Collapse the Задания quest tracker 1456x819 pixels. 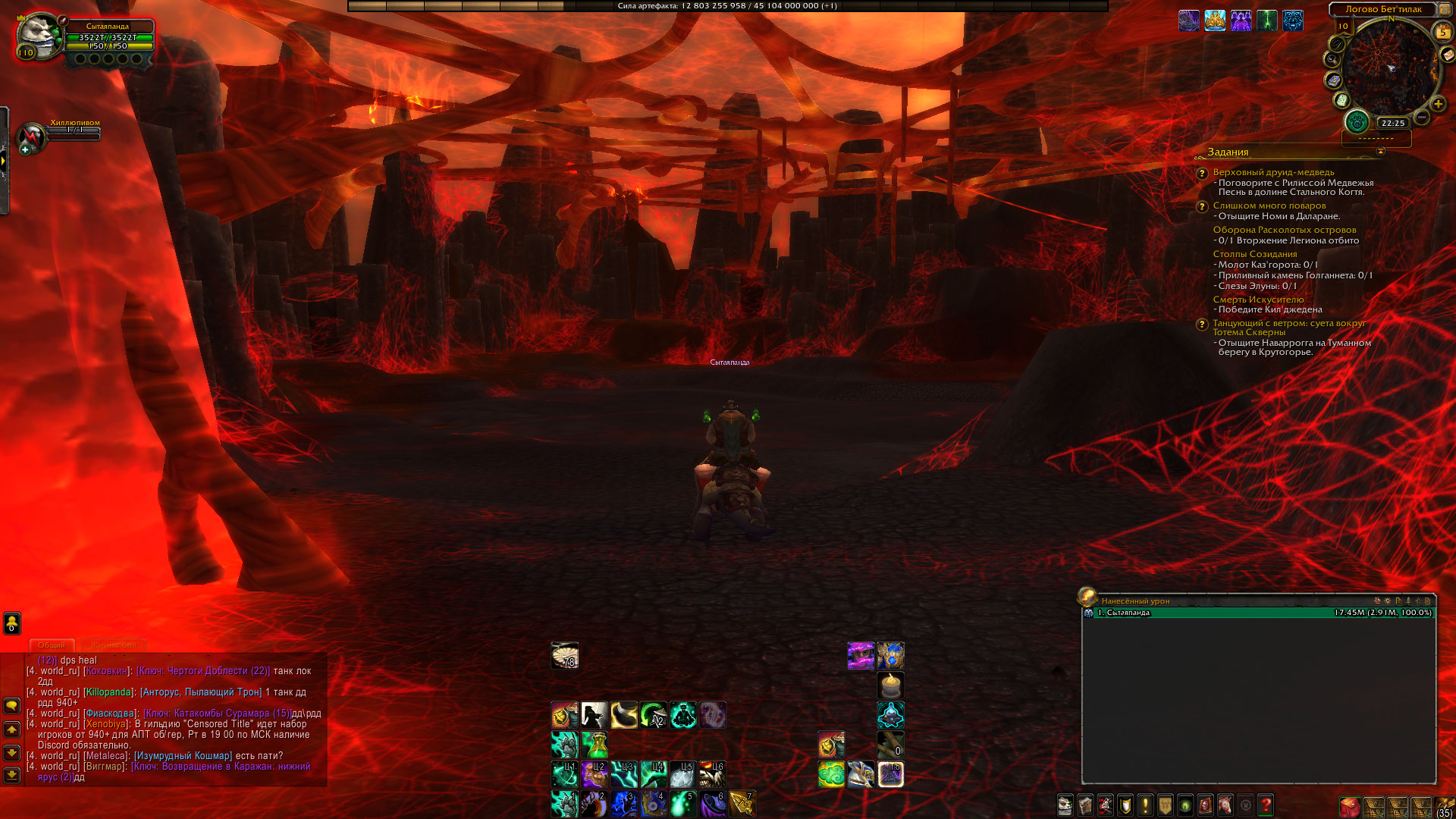click(1380, 152)
